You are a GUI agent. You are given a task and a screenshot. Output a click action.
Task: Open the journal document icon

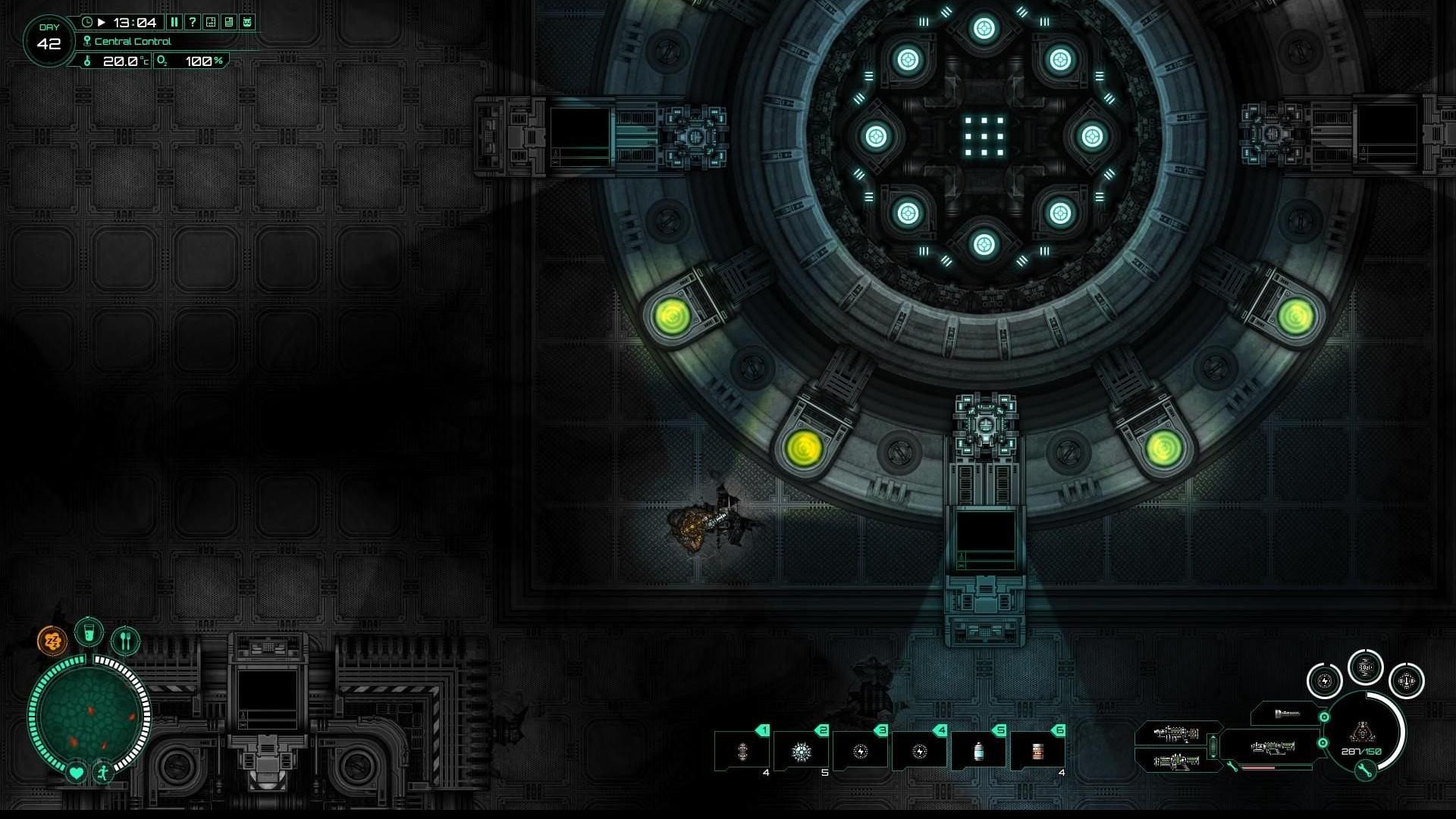pyautogui.click(x=229, y=22)
